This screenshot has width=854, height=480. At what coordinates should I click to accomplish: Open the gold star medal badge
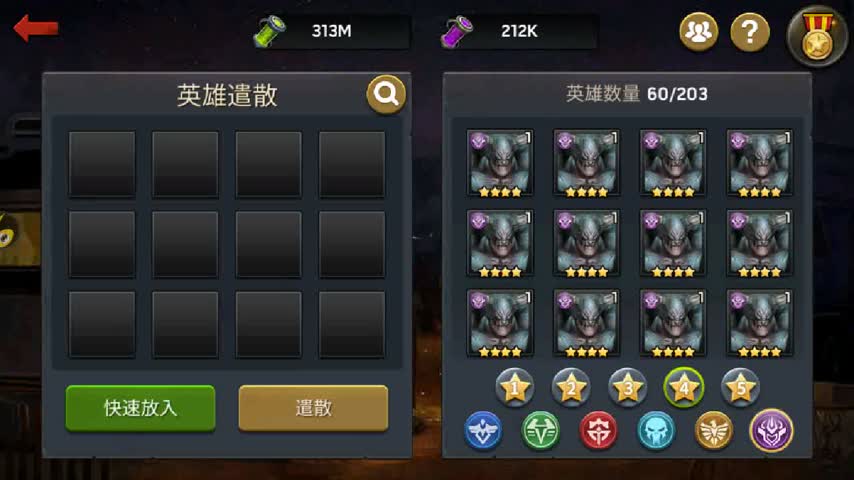click(x=817, y=37)
